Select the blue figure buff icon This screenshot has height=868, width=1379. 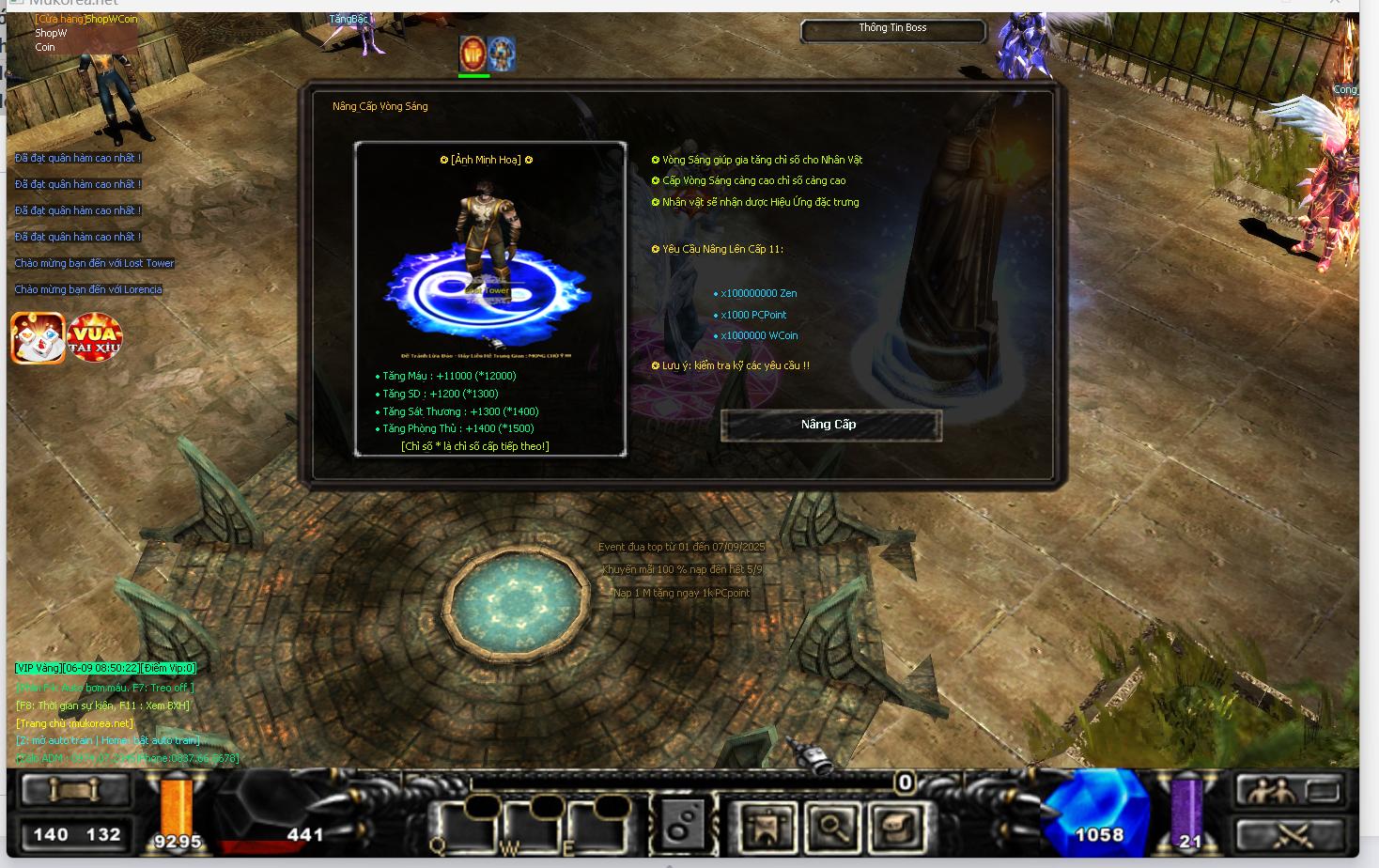tap(502, 54)
